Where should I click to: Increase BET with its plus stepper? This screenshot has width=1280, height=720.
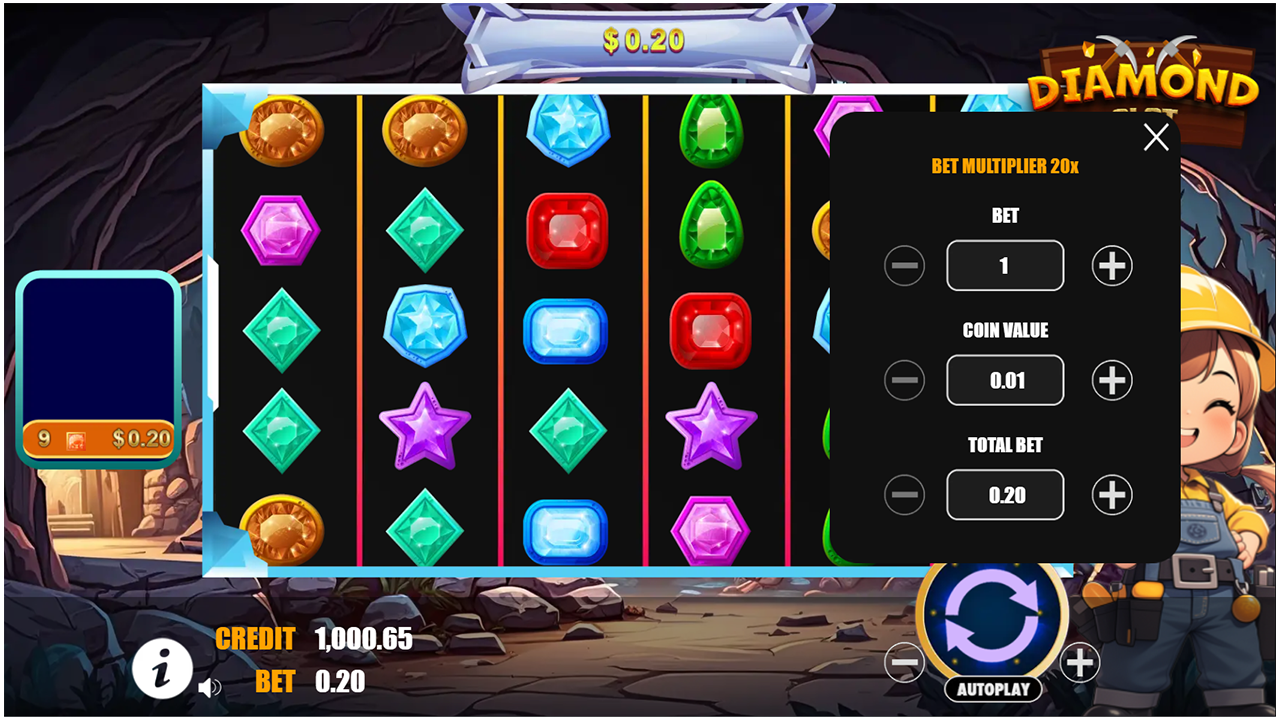(1110, 265)
